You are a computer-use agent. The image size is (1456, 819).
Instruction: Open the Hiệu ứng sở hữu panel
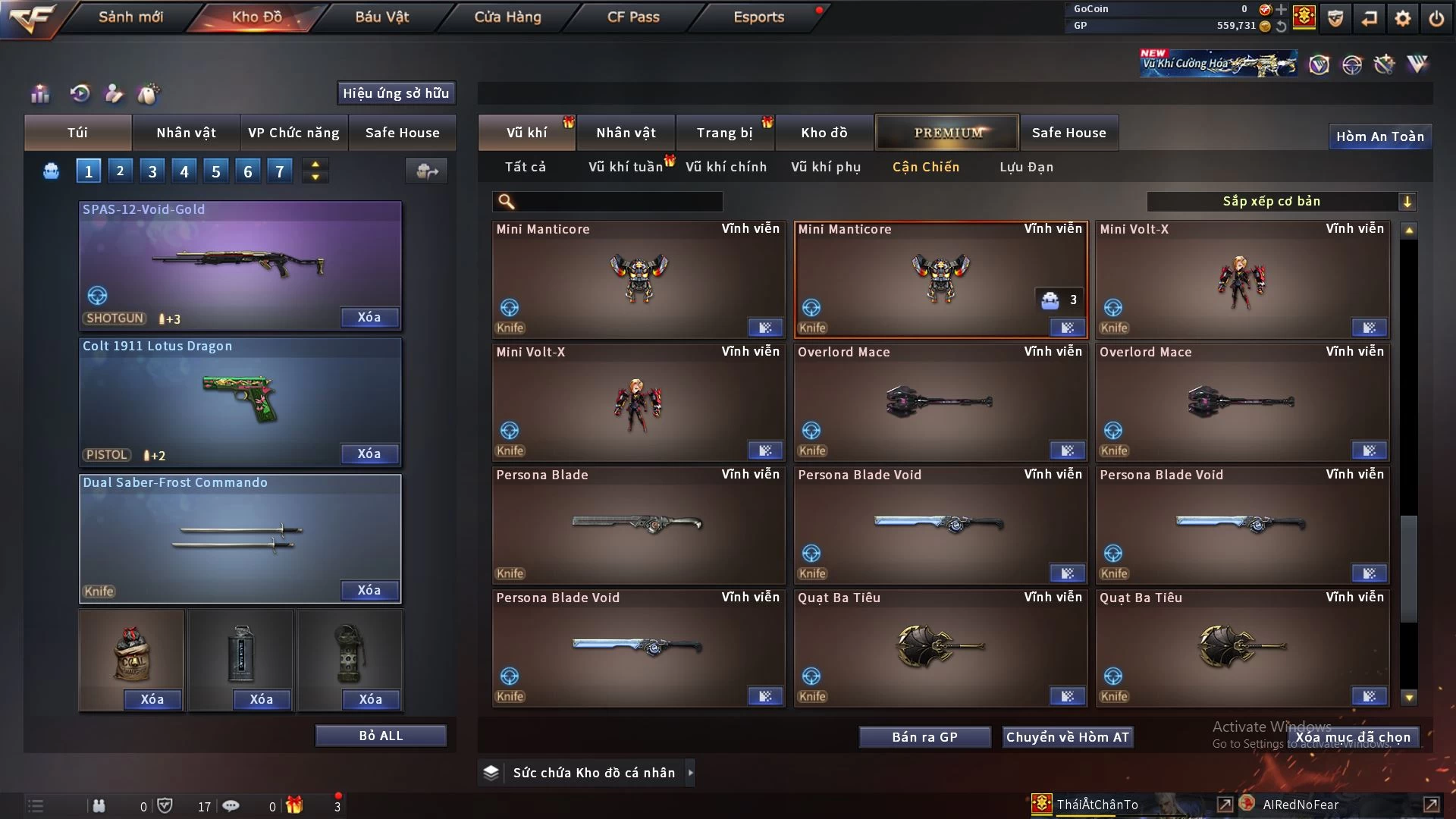pos(396,93)
